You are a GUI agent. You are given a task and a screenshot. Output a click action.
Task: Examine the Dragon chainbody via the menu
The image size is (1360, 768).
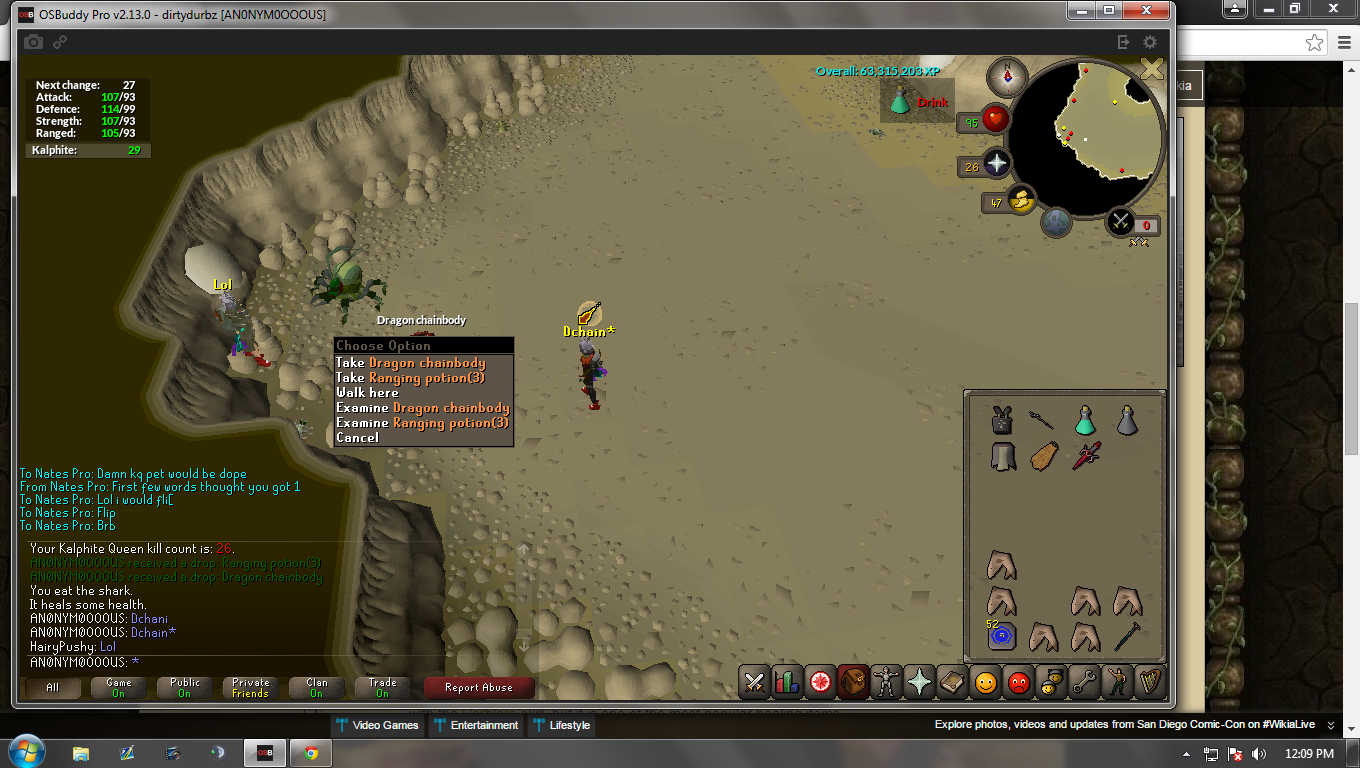(x=423, y=408)
